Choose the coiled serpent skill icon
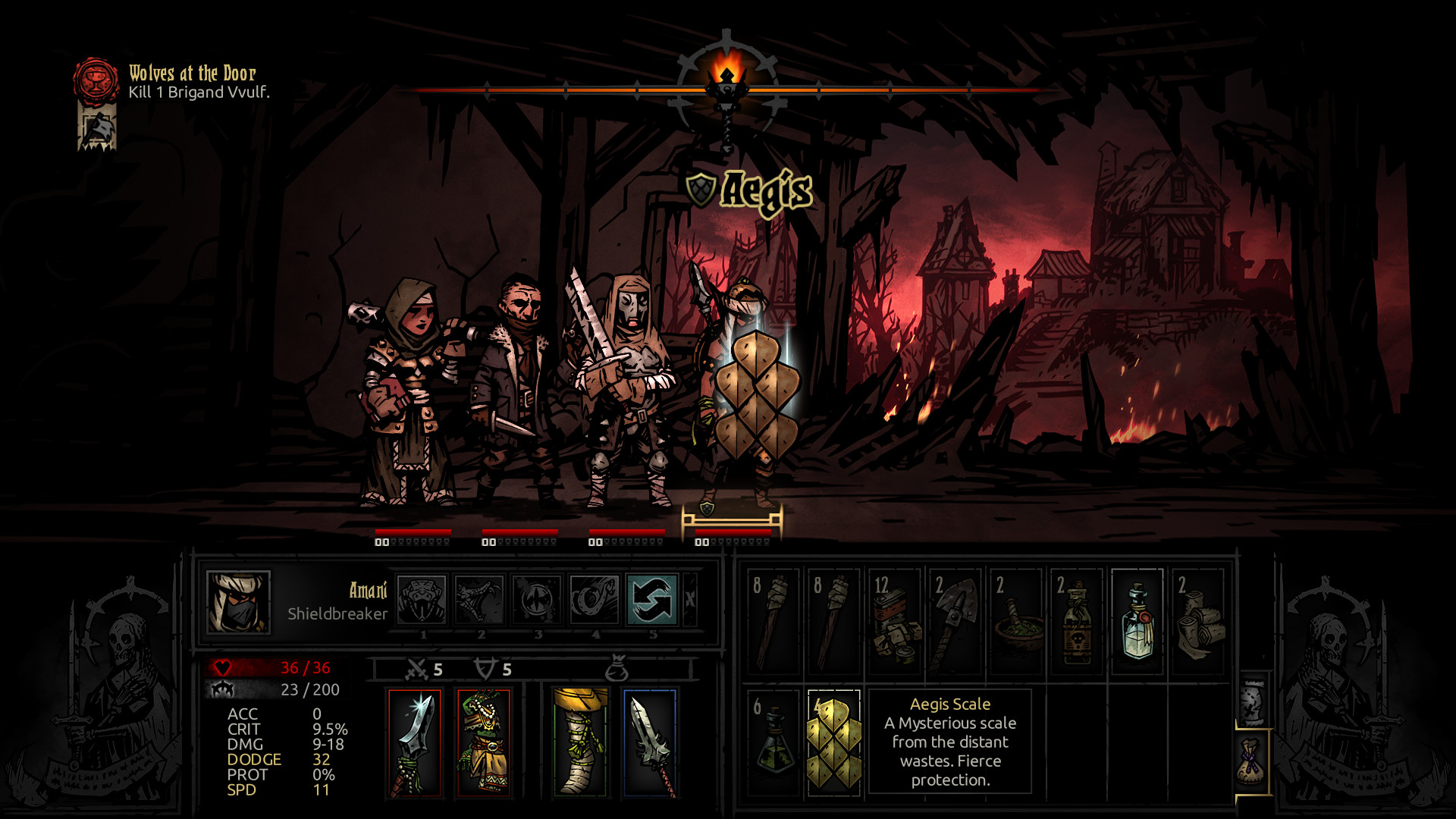The image size is (1456, 819). [595, 599]
